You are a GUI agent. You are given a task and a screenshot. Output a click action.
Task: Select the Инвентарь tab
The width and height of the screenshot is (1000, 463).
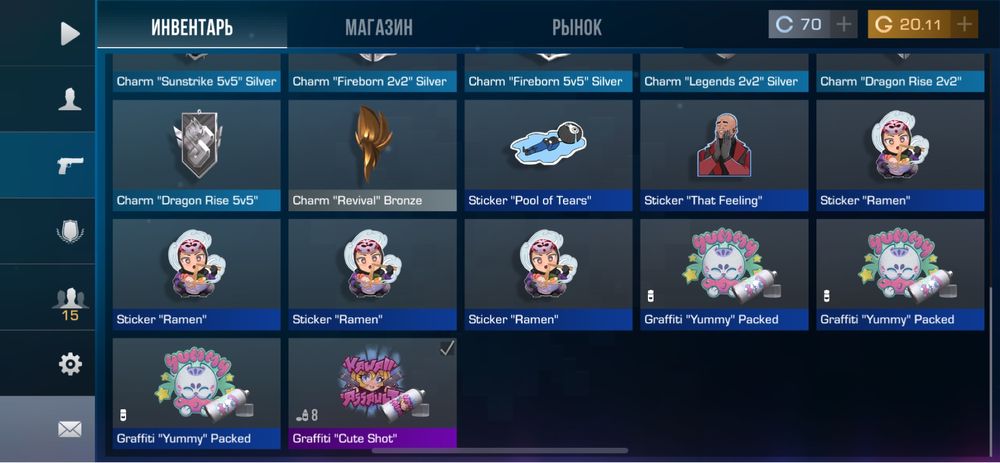[x=192, y=27]
